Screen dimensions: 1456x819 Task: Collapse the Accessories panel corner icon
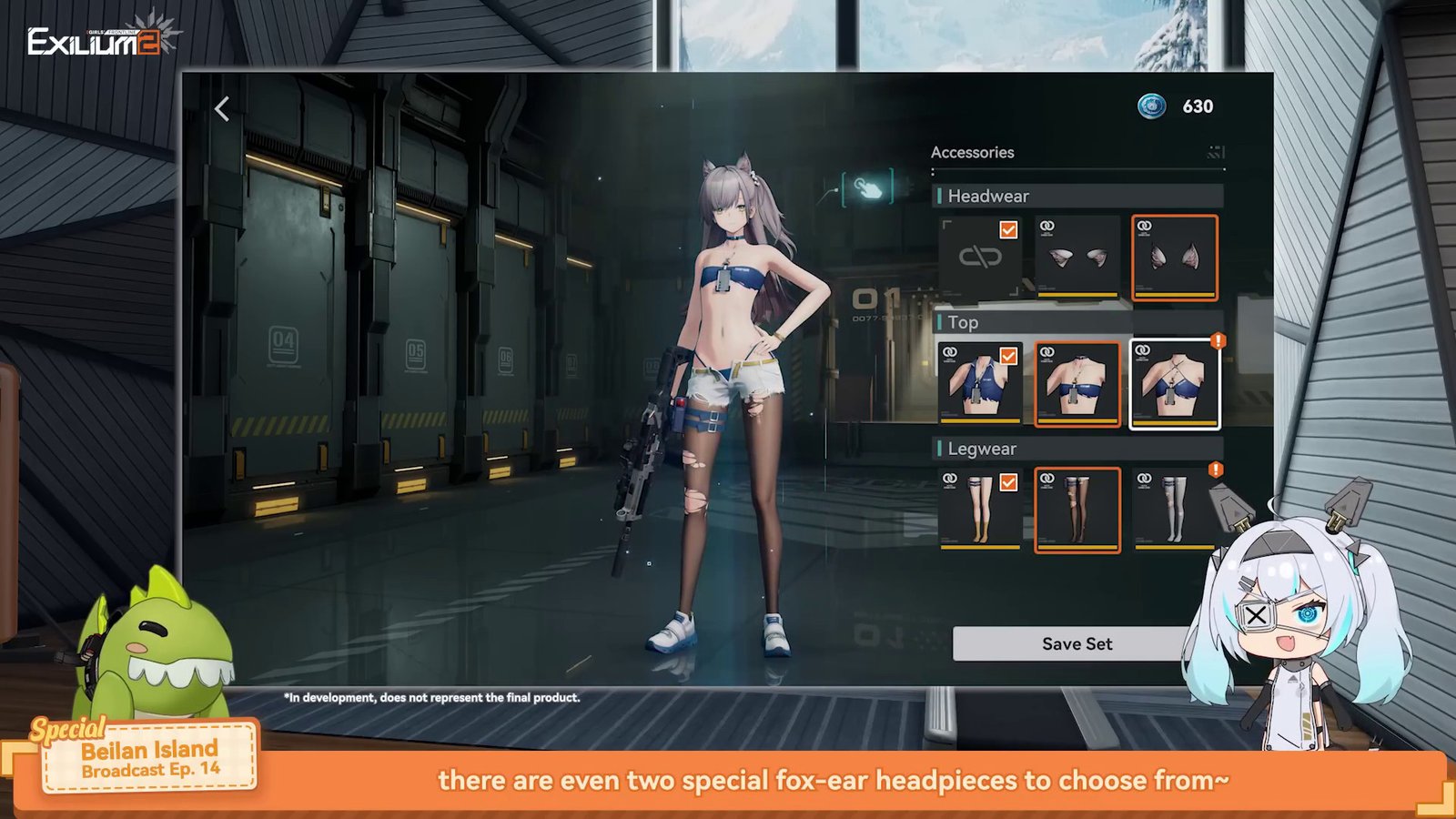(1215, 152)
